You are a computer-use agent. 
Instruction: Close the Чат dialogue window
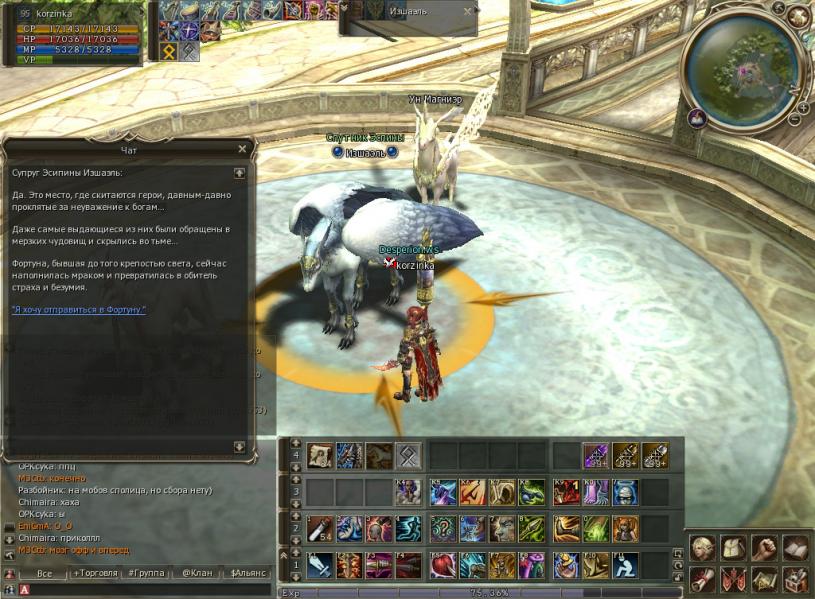coord(241,149)
